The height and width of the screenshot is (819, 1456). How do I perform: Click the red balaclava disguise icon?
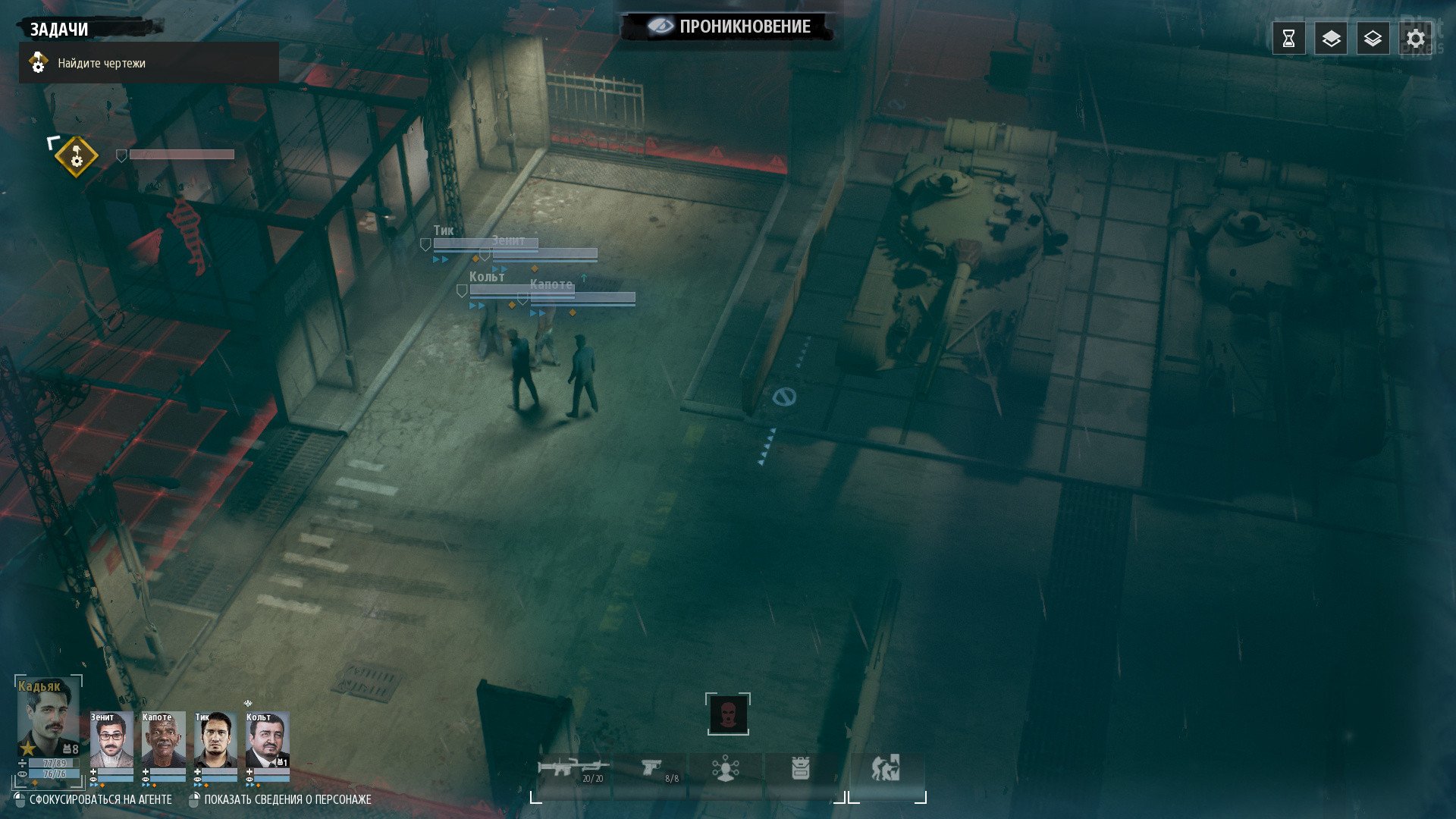click(728, 714)
